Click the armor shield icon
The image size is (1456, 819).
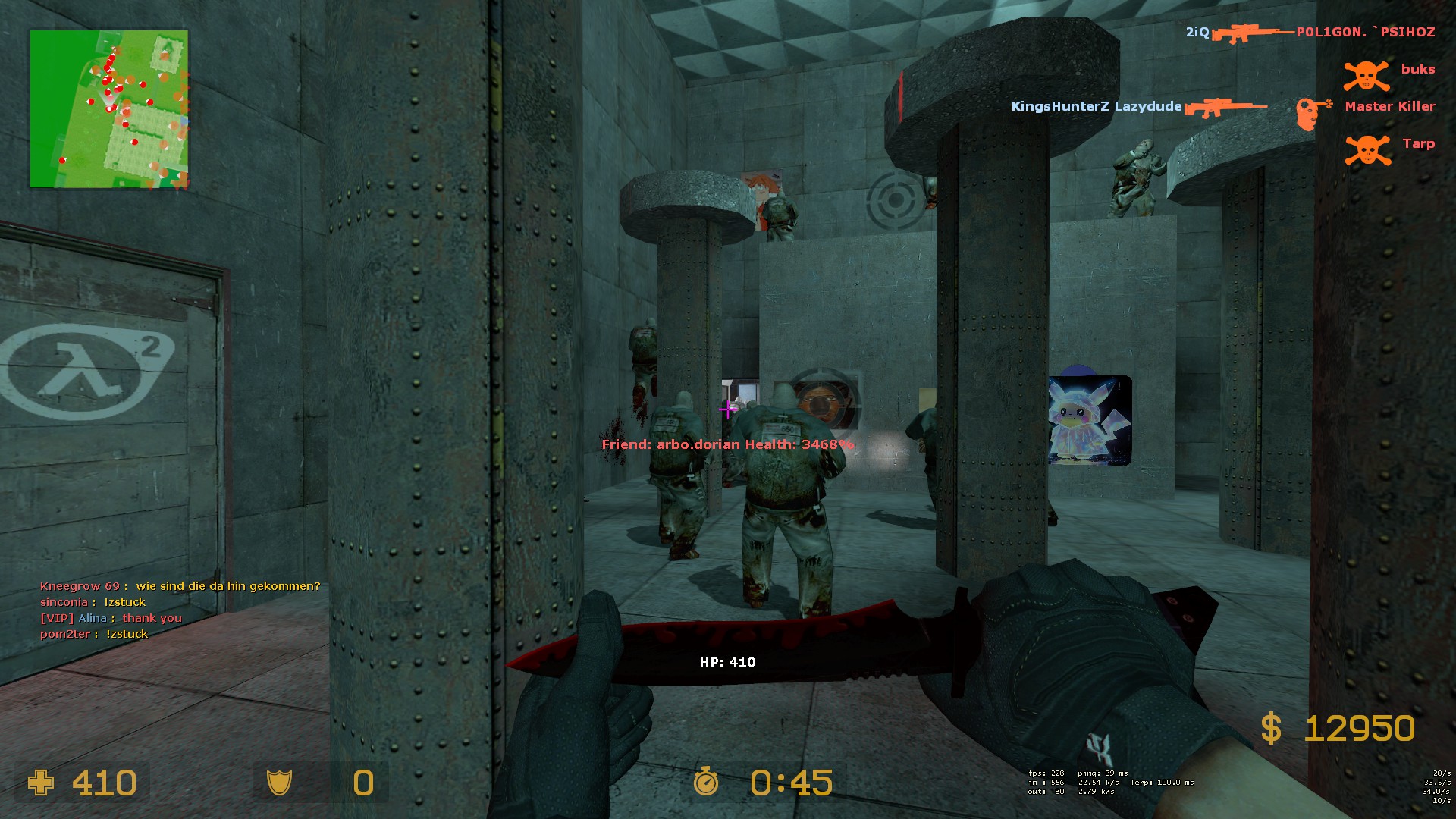[279, 783]
